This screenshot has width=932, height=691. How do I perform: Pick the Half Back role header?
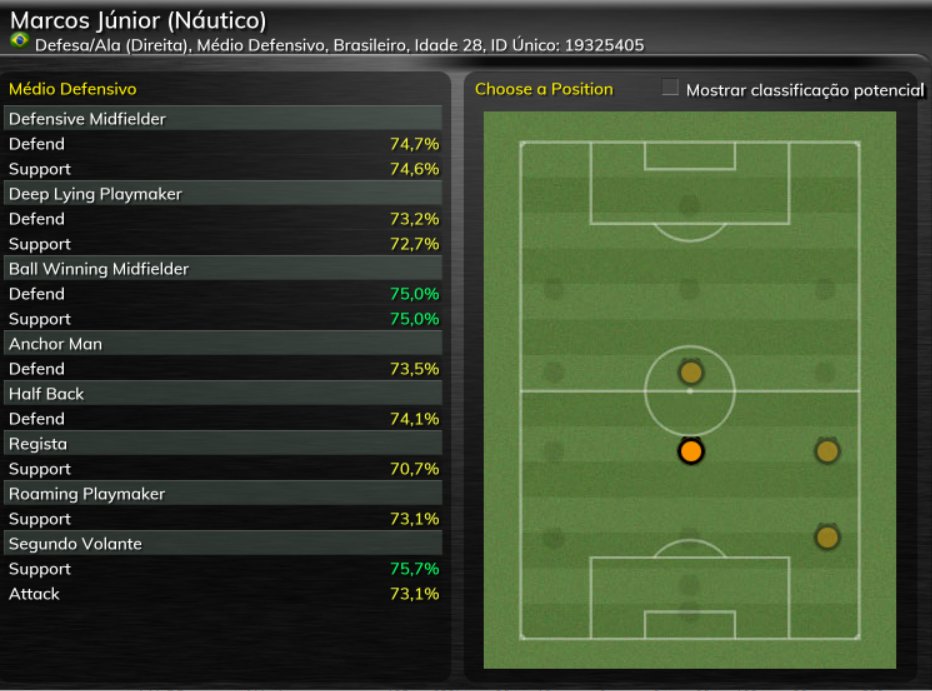(224, 394)
